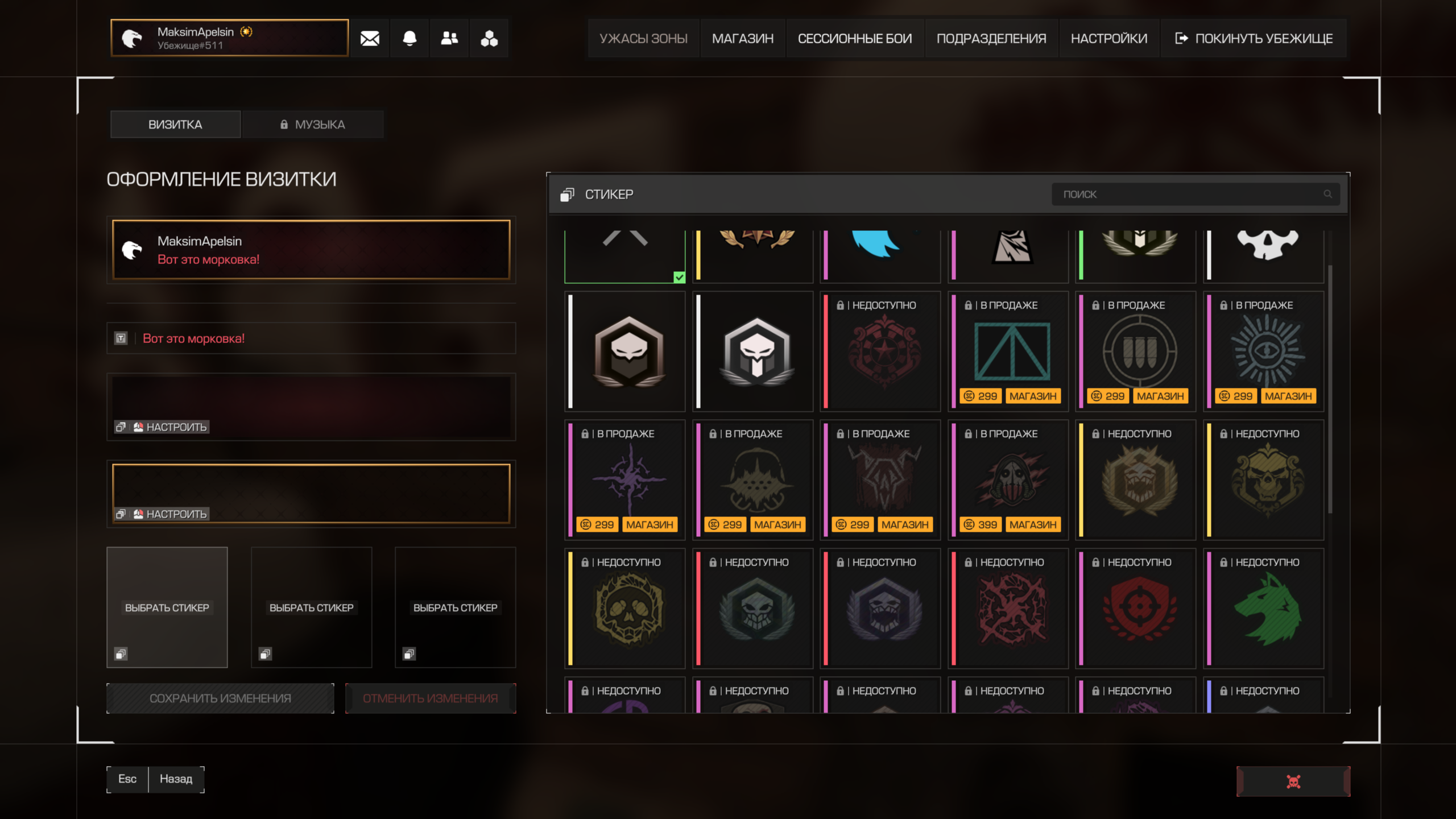The height and width of the screenshot is (819, 1456).
Task: Show notifications via bell icon
Action: (409, 38)
